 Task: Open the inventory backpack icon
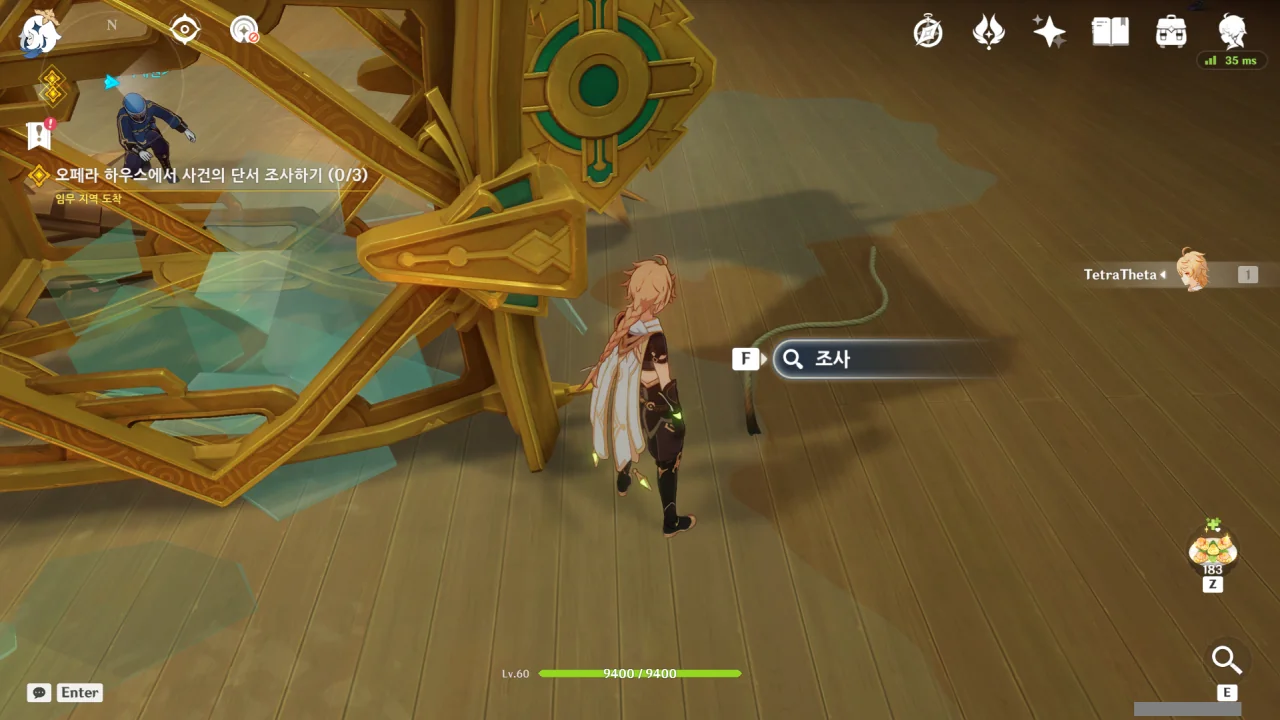tap(1170, 32)
